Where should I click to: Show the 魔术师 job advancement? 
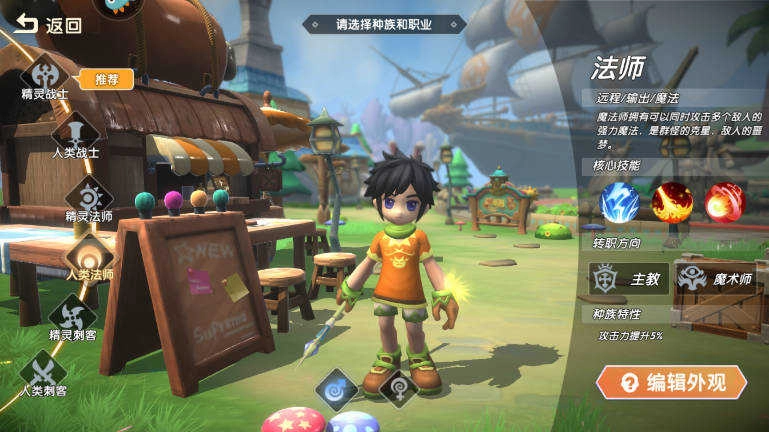pyautogui.click(x=716, y=279)
